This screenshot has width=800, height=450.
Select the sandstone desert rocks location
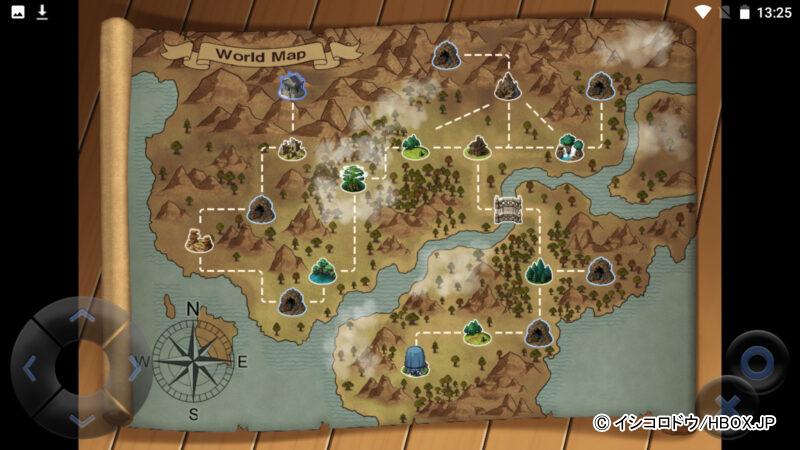(x=199, y=240)
